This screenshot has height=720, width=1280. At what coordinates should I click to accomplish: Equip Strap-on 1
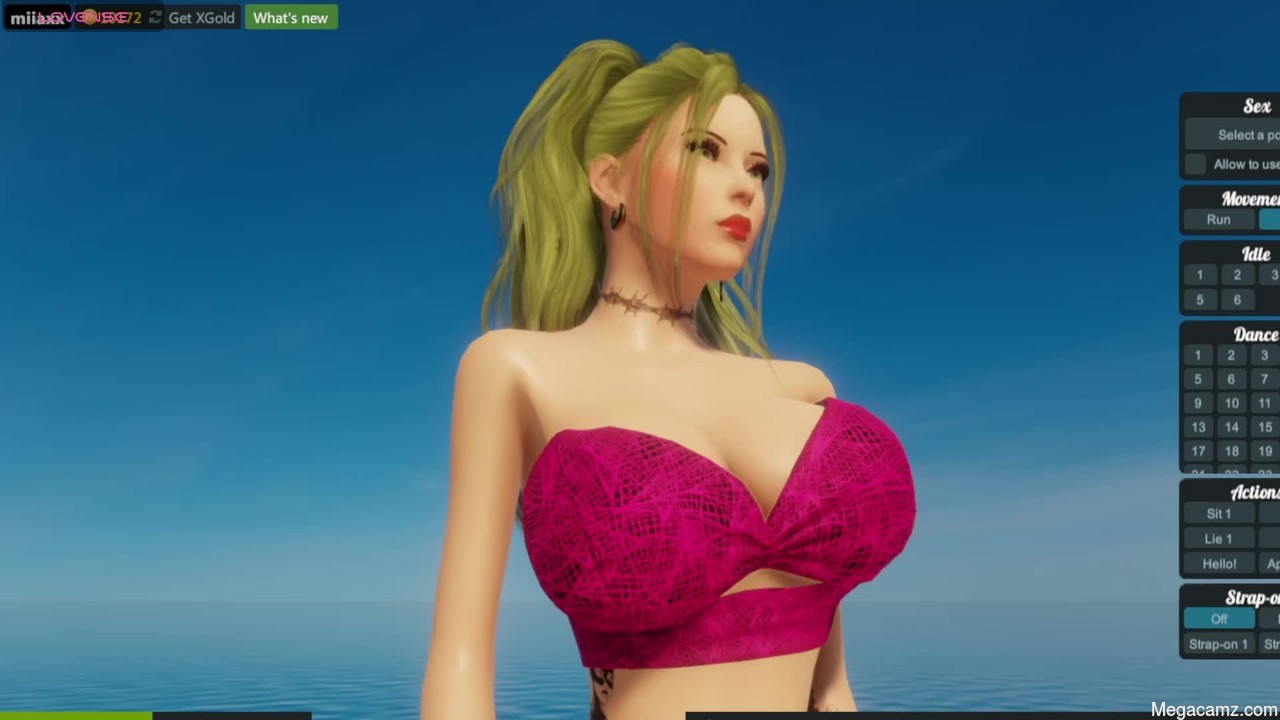coord(1218,644)
